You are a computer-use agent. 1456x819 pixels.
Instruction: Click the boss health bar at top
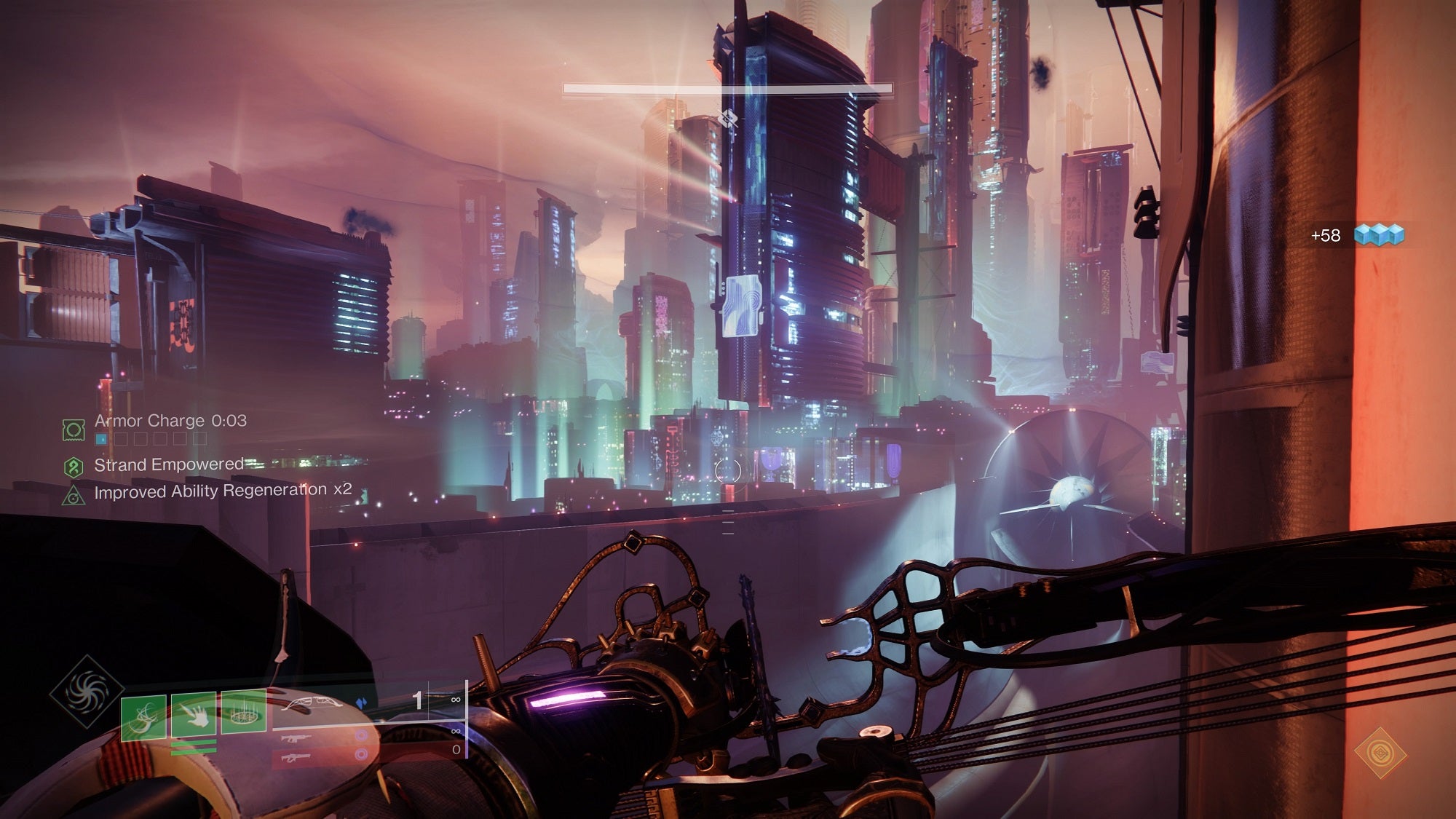click(727, 88)
